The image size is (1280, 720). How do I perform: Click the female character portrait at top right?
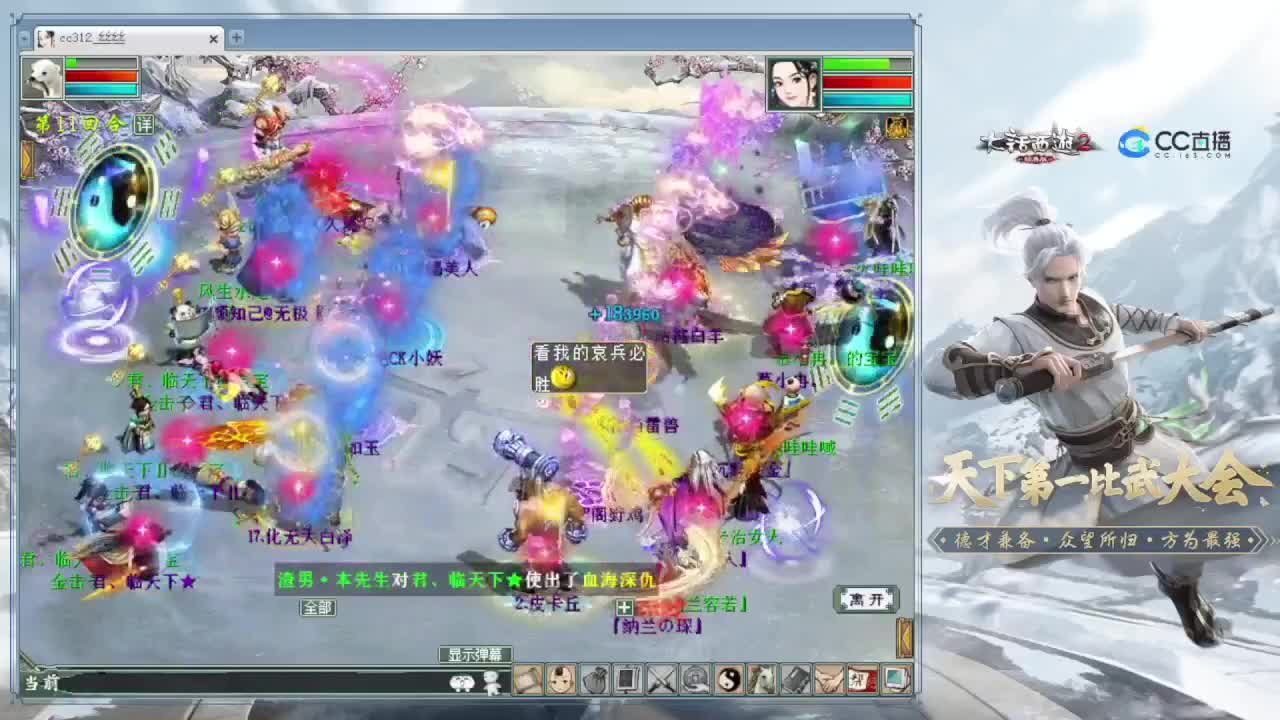(x=793, y=82)
